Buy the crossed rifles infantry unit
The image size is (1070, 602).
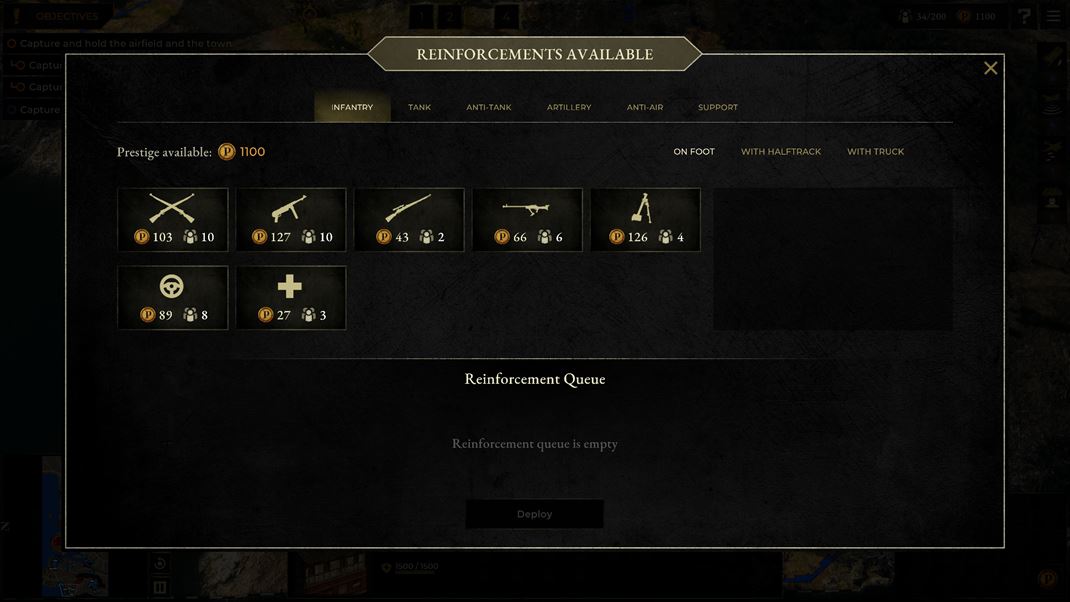[173, 220]
